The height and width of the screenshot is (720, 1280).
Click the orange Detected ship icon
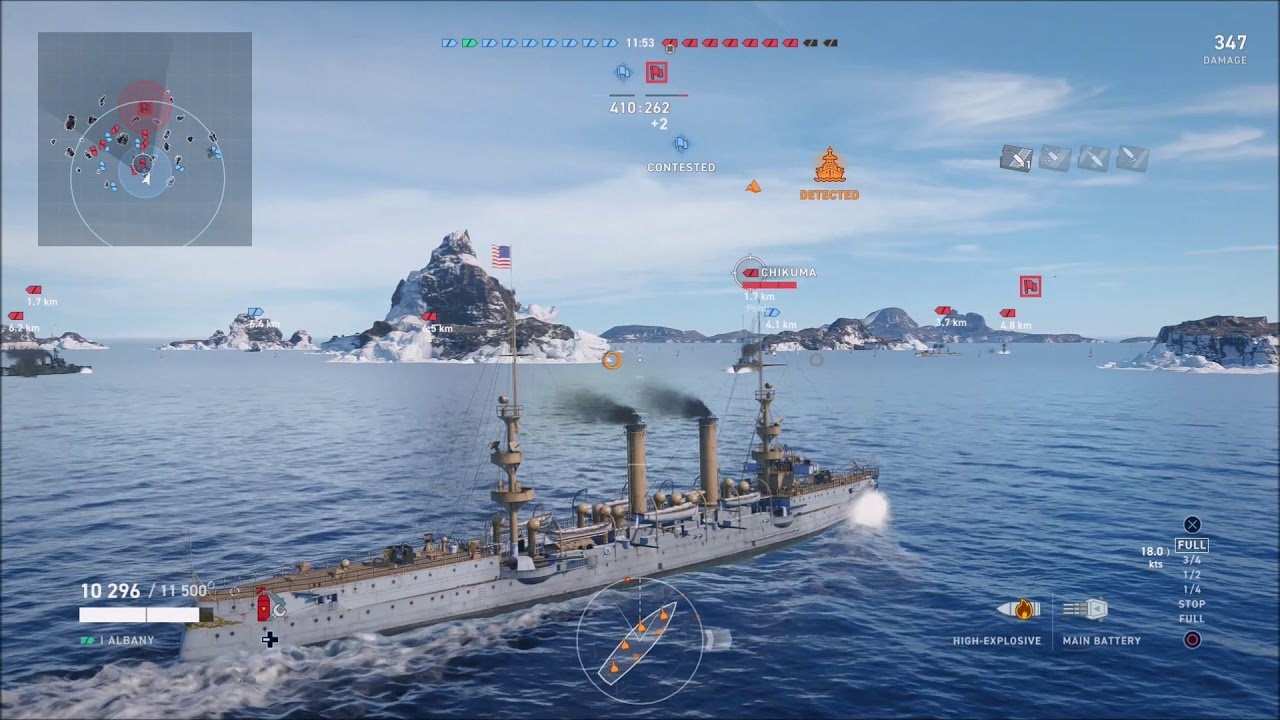click(x=829, y=166)
